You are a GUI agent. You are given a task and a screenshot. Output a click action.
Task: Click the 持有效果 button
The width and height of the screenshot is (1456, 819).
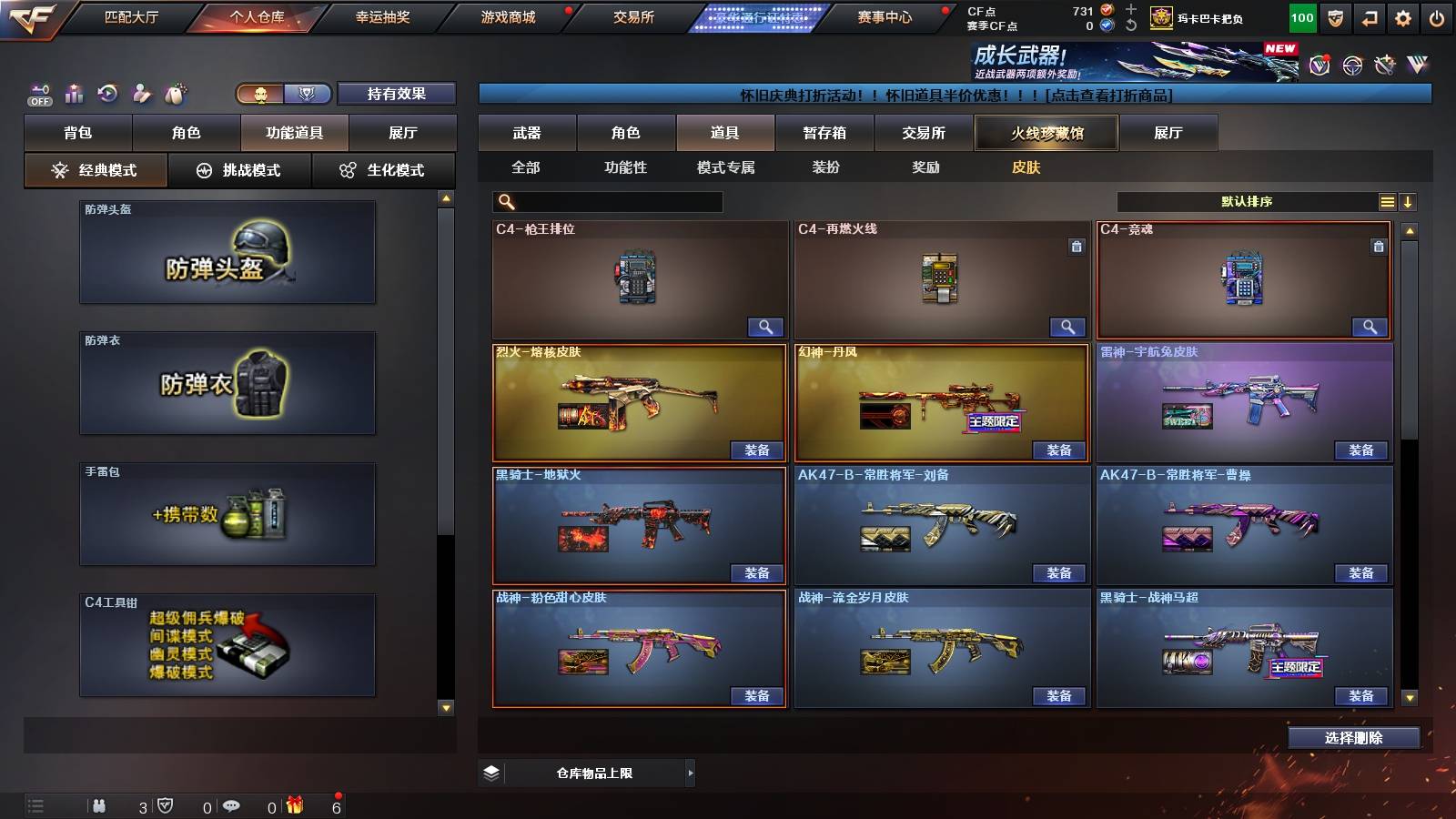click(x=398, y=93)
